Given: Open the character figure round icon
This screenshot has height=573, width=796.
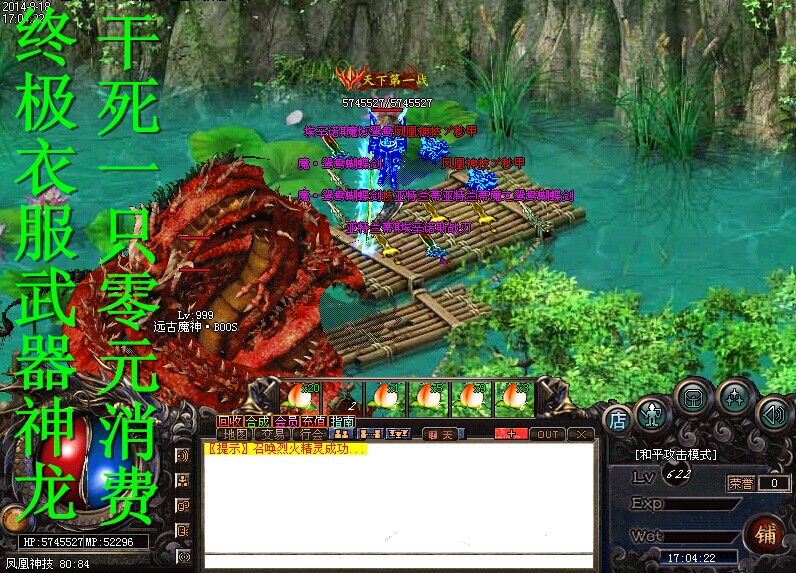Looking at the screenshot, I should coord(651,412).
